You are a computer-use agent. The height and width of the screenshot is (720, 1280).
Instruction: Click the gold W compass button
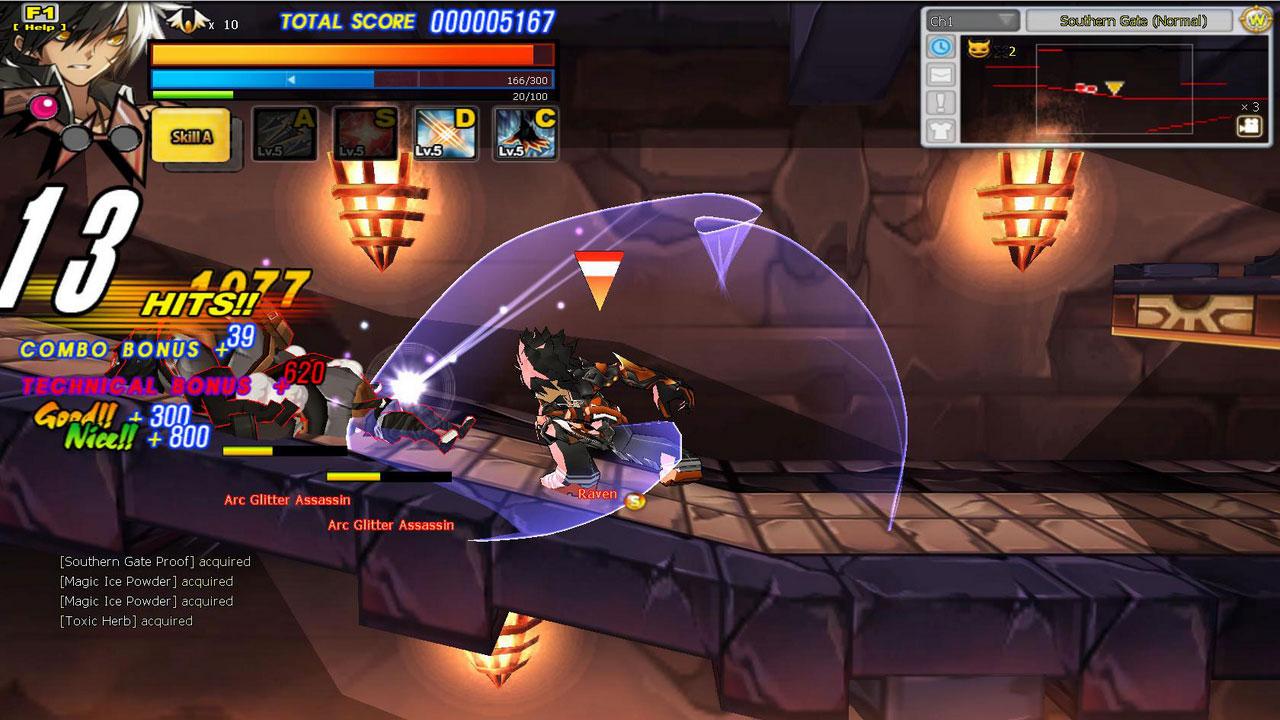(1254, 20)
